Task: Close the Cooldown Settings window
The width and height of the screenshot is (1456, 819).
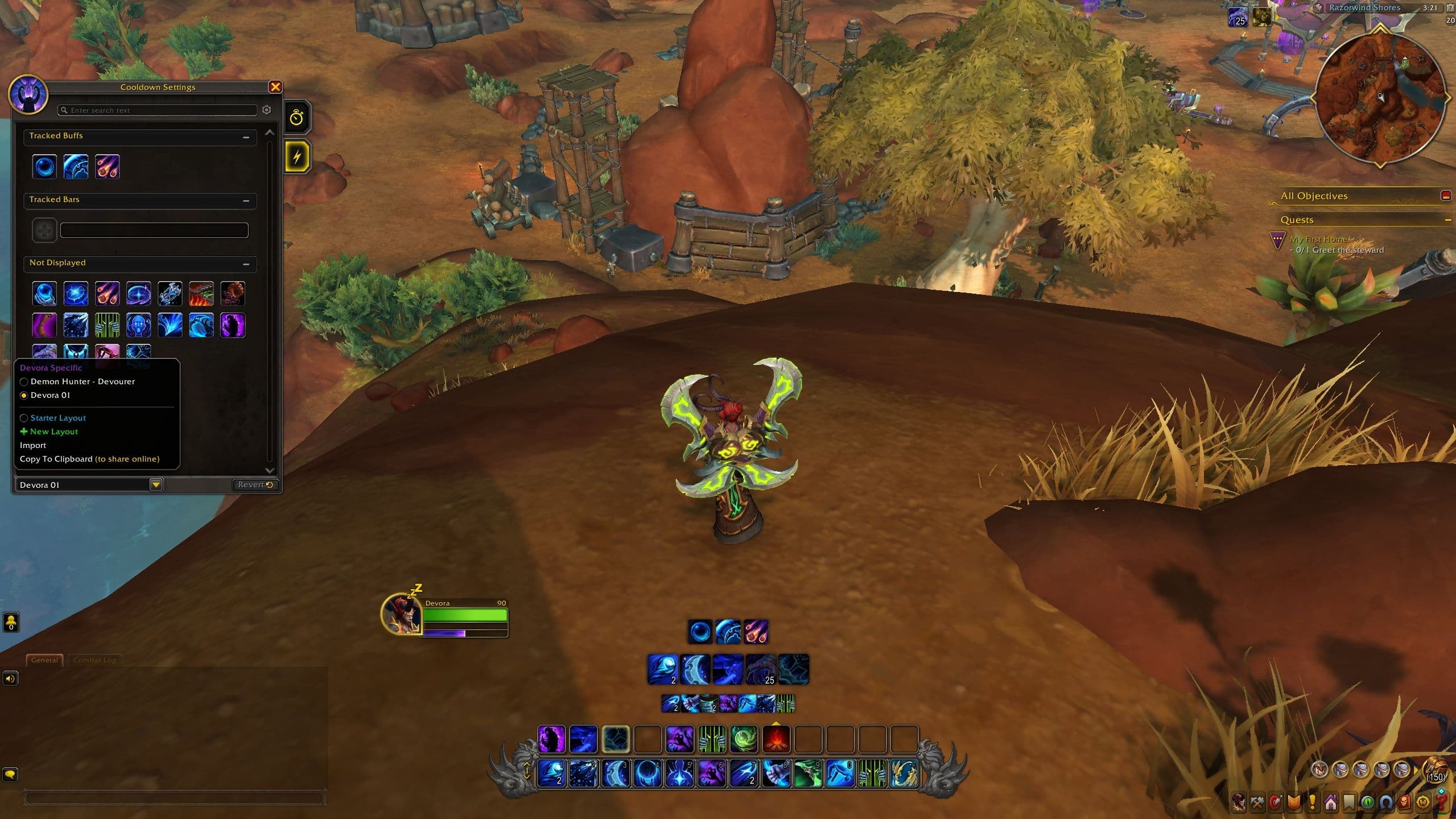Action: (275, 87)
